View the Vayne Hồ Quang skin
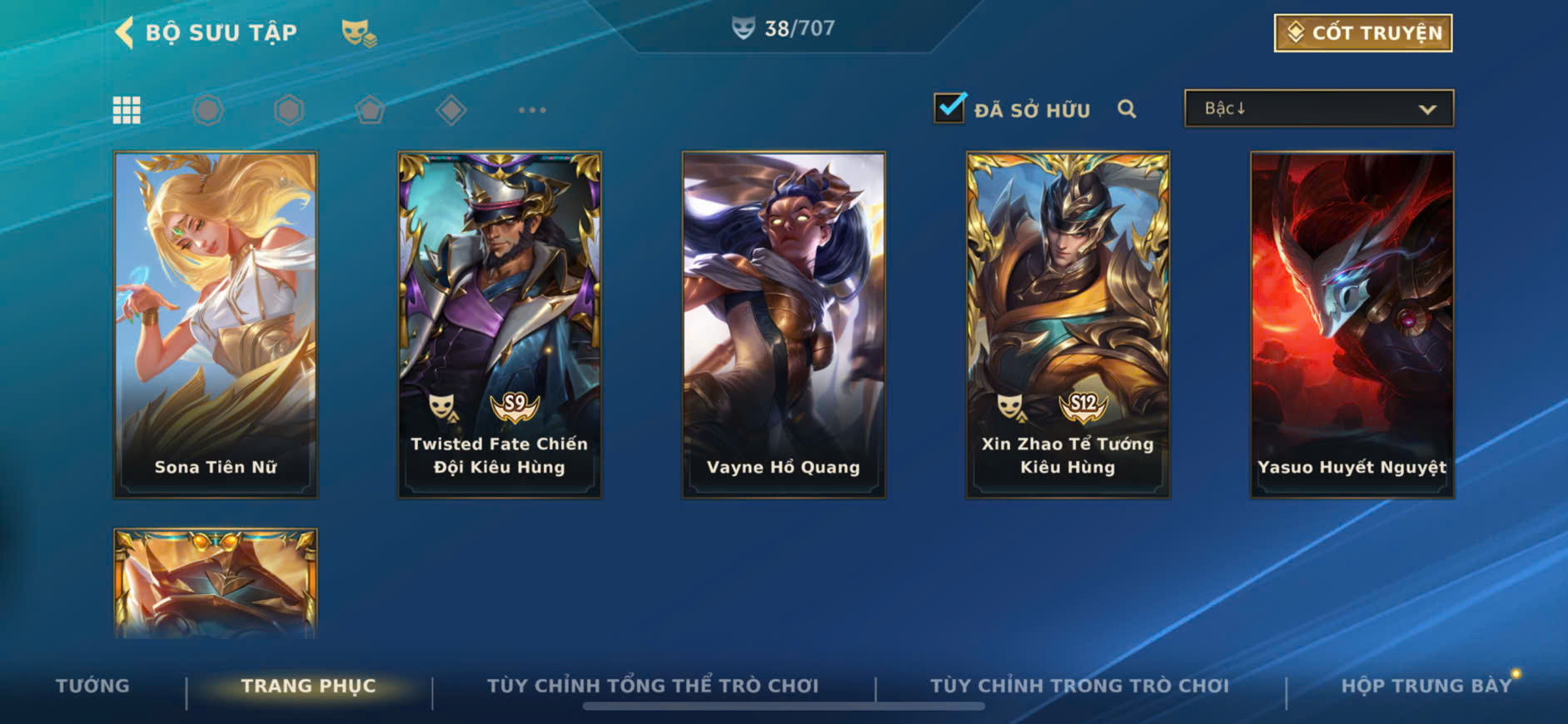This screenshot has width=1568, height=724. [x=784, y=325]
